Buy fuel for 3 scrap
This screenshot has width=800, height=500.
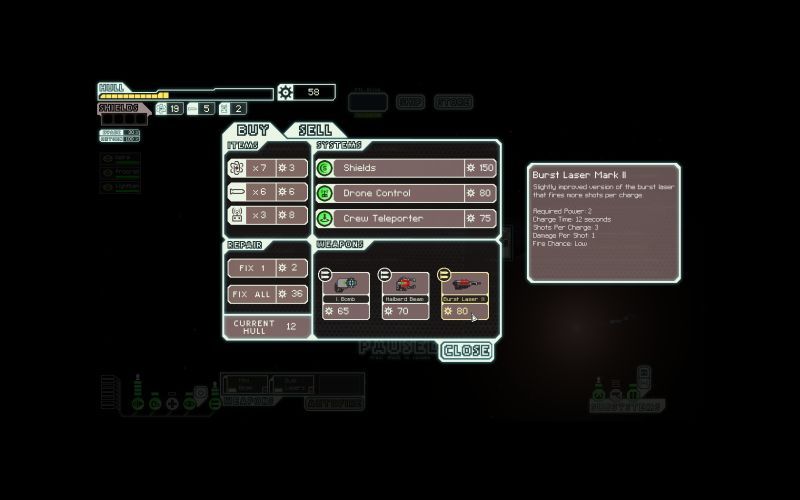[x=268, y=168]
